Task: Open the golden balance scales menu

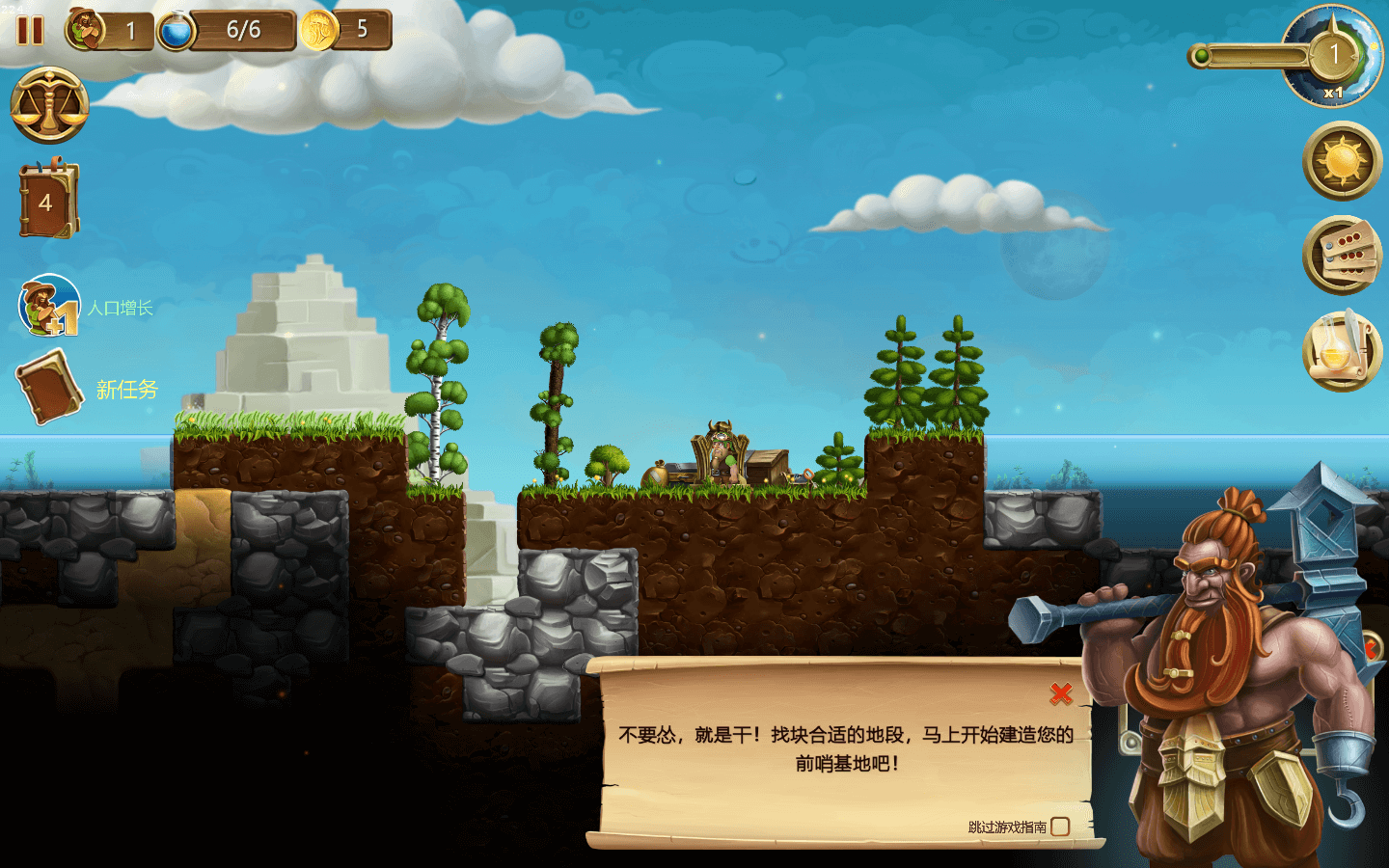Action: [x=49, y=105]
